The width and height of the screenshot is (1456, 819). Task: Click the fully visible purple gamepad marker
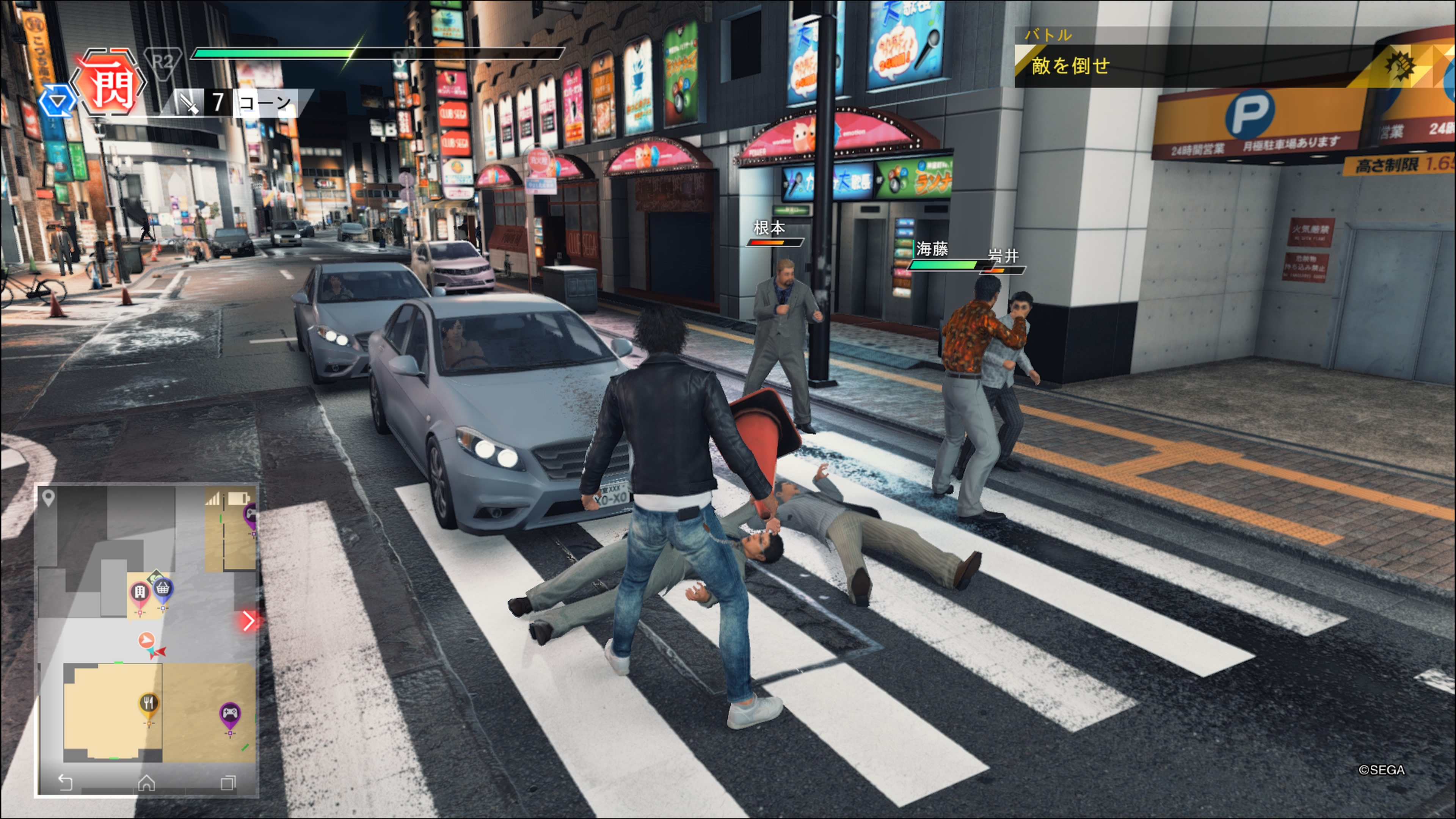[229, 714]
